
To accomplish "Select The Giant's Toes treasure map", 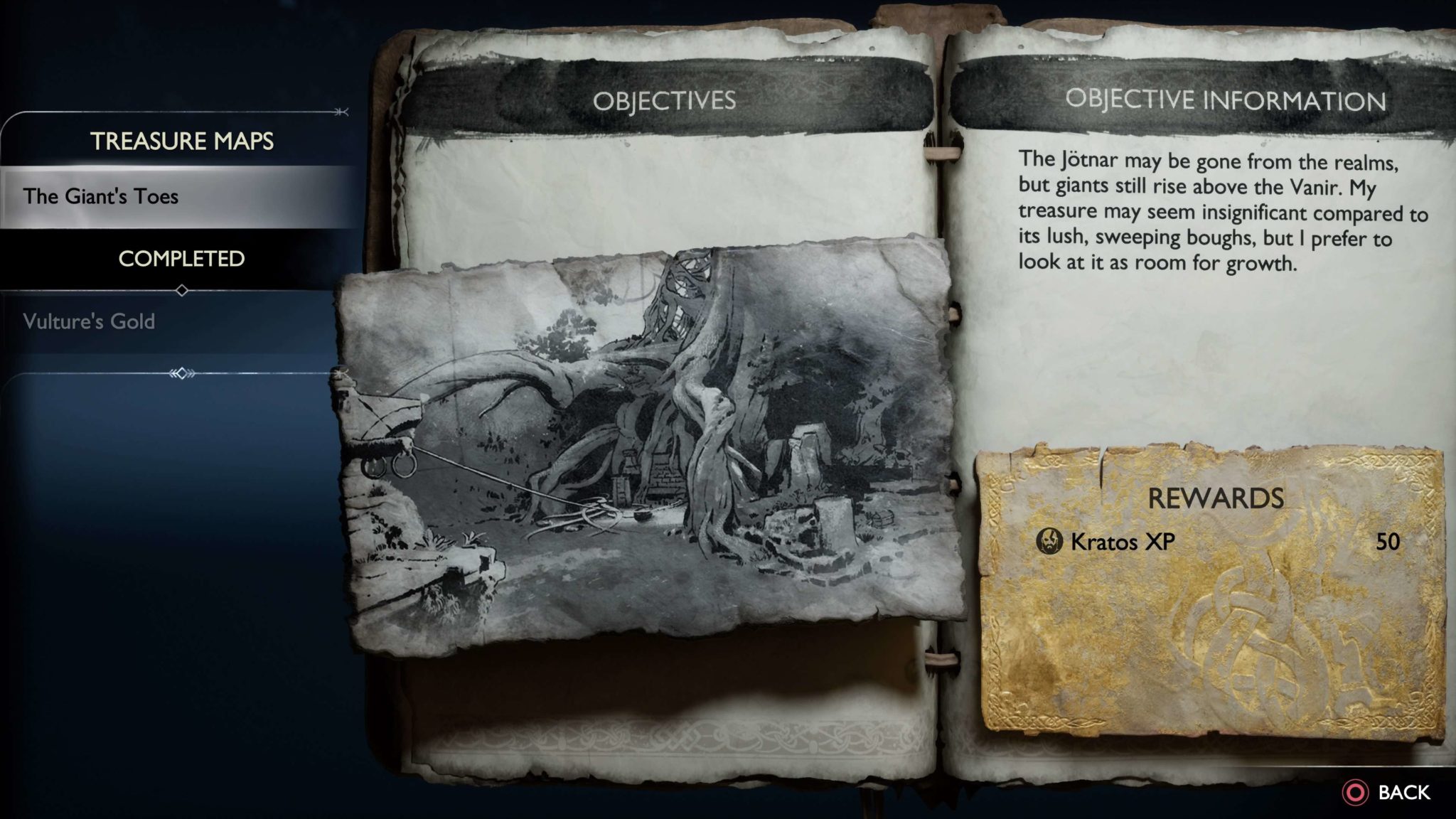I will (x=101, y=197).
